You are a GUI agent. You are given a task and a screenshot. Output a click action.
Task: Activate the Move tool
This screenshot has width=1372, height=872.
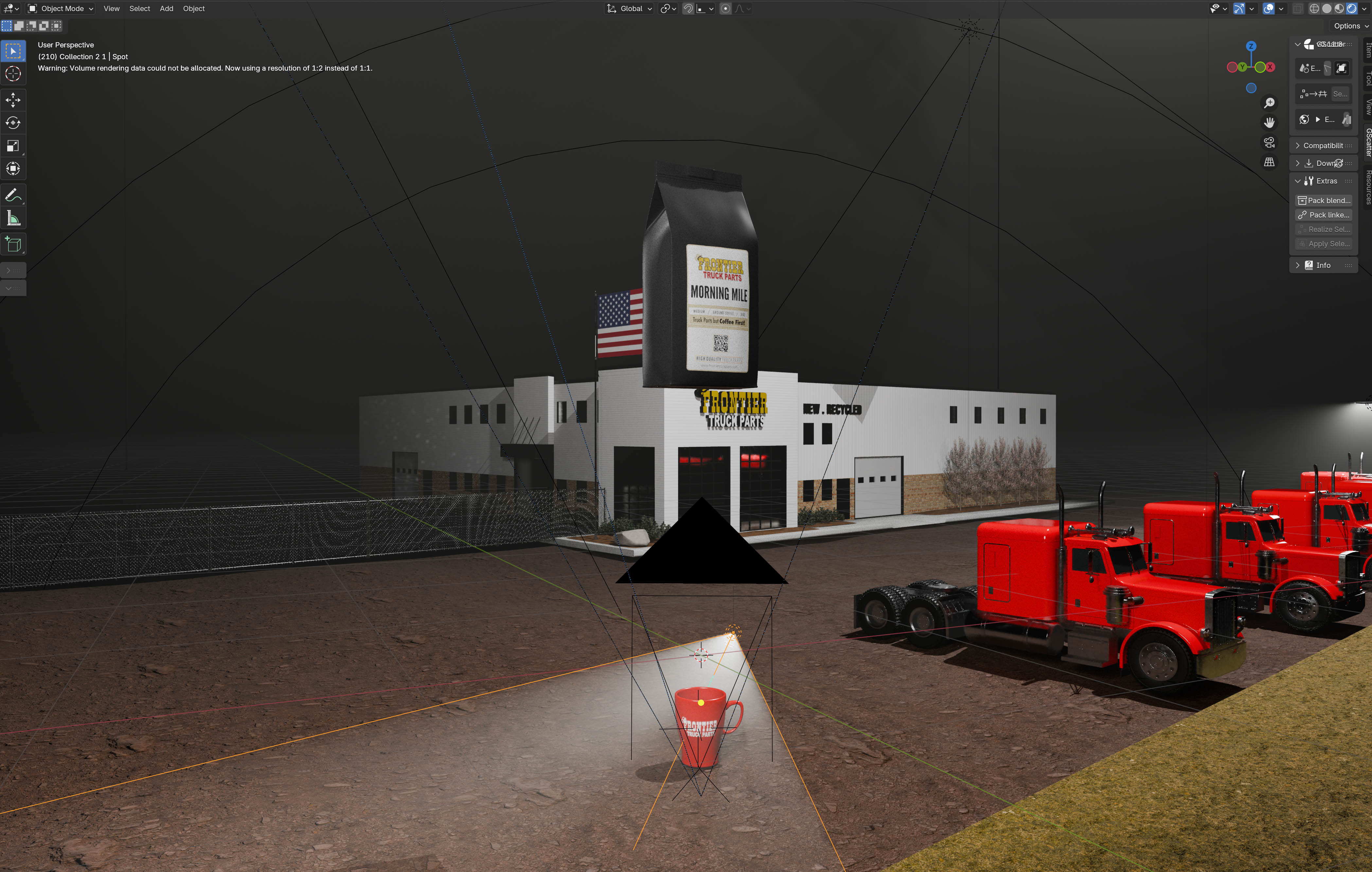pos(13,100)
